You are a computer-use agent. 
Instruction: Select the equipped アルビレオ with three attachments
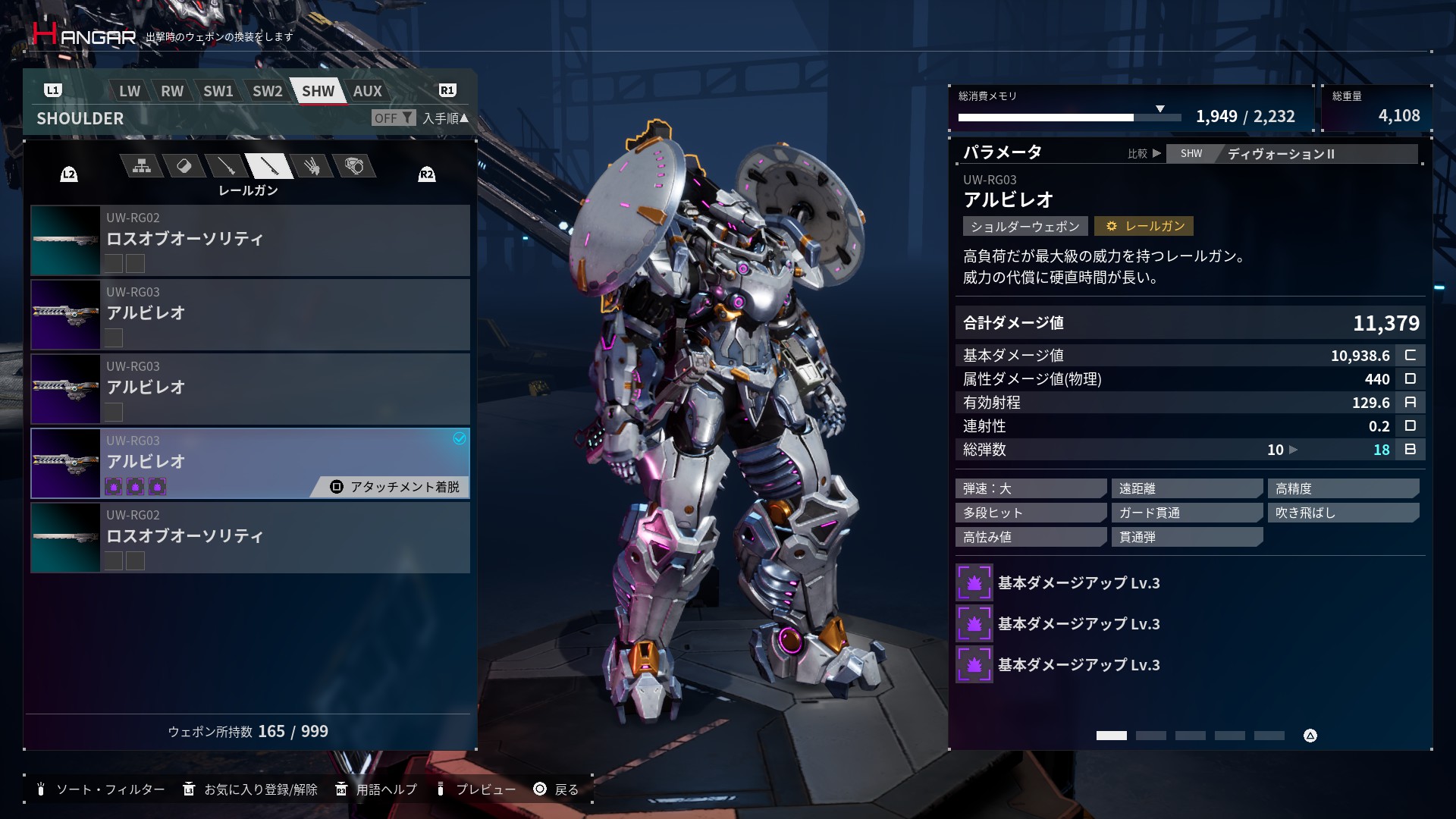click(x=250, y=463)
